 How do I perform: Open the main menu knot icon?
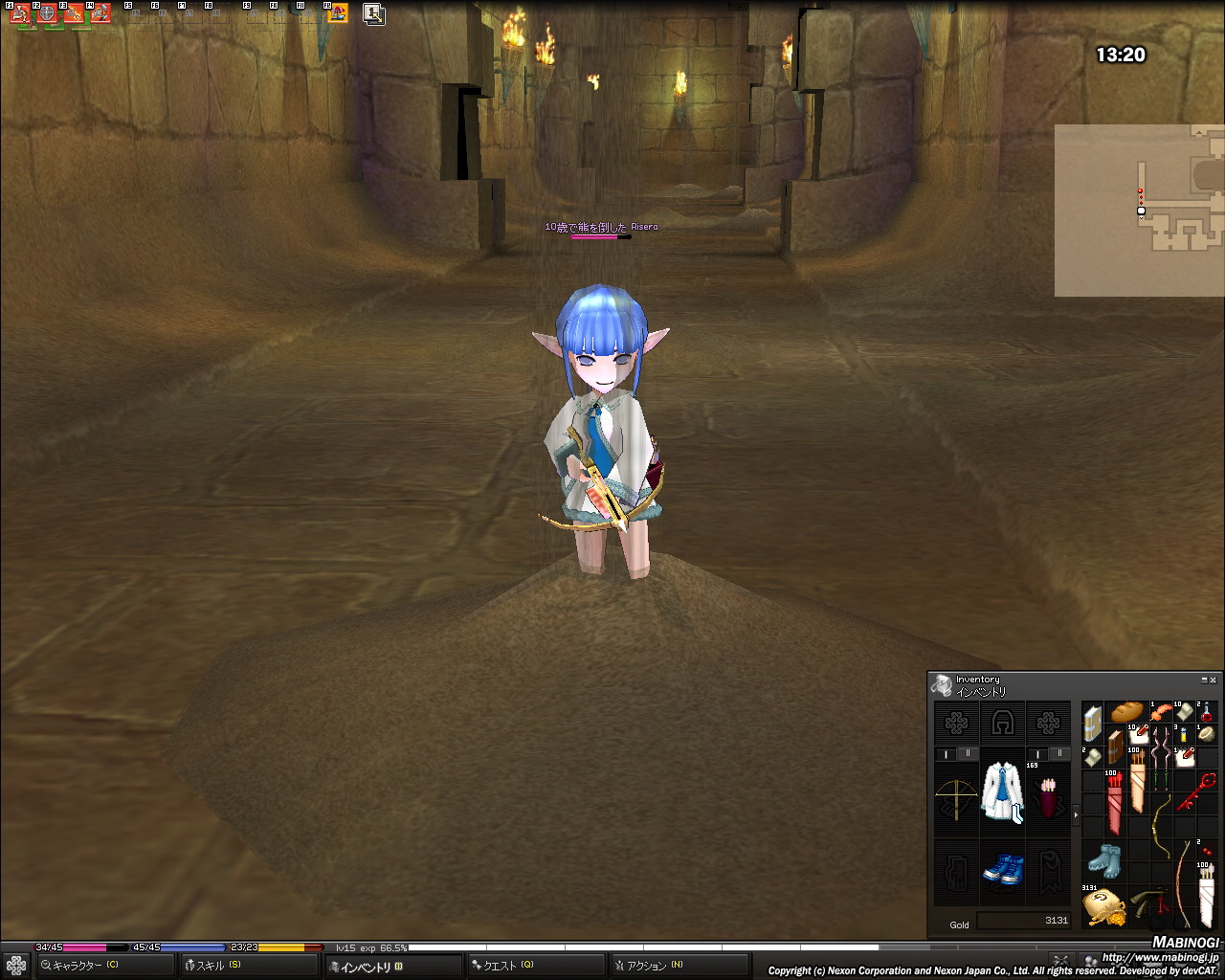(16, 966)
